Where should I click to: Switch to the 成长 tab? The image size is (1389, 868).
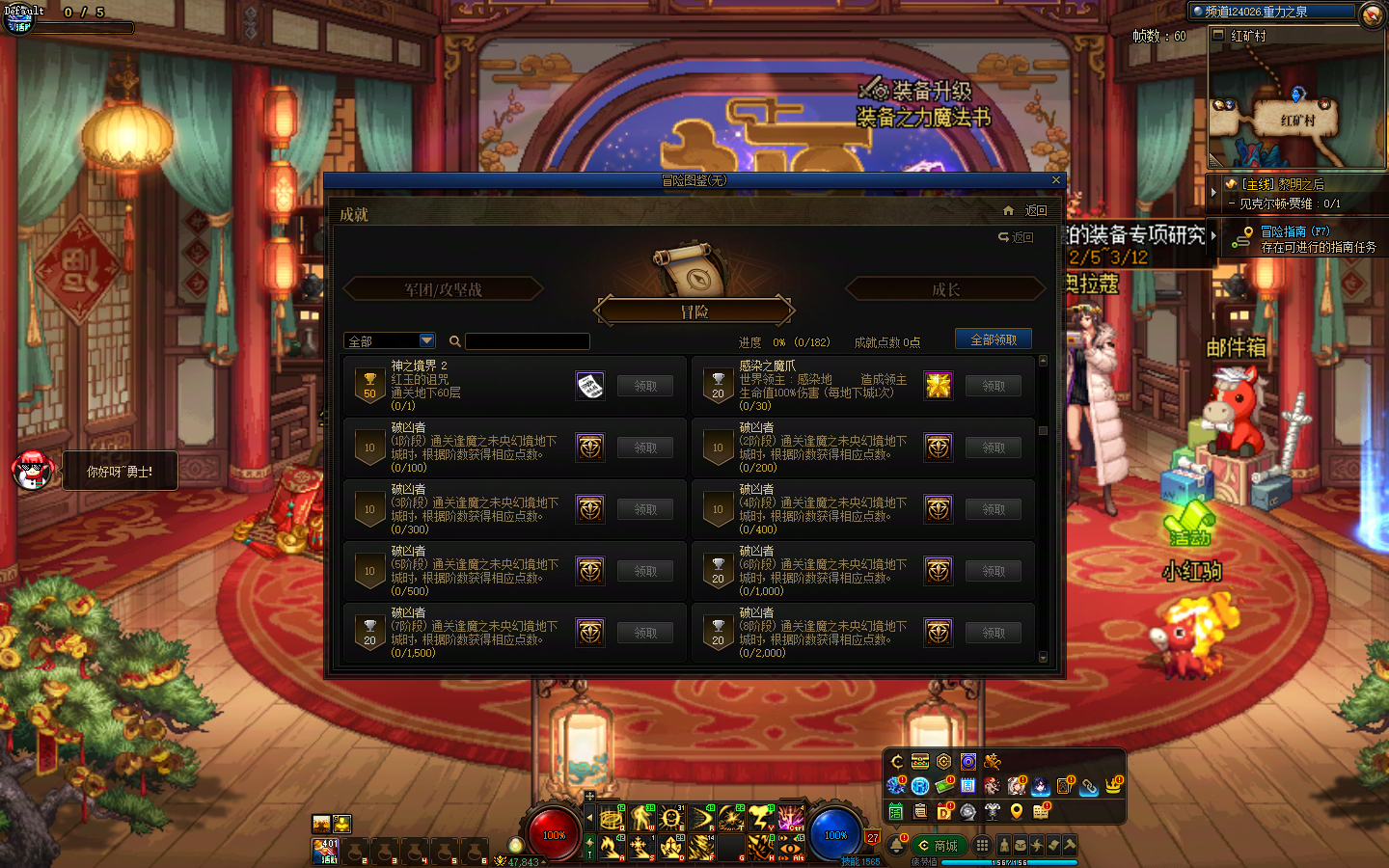click(945, 289)
